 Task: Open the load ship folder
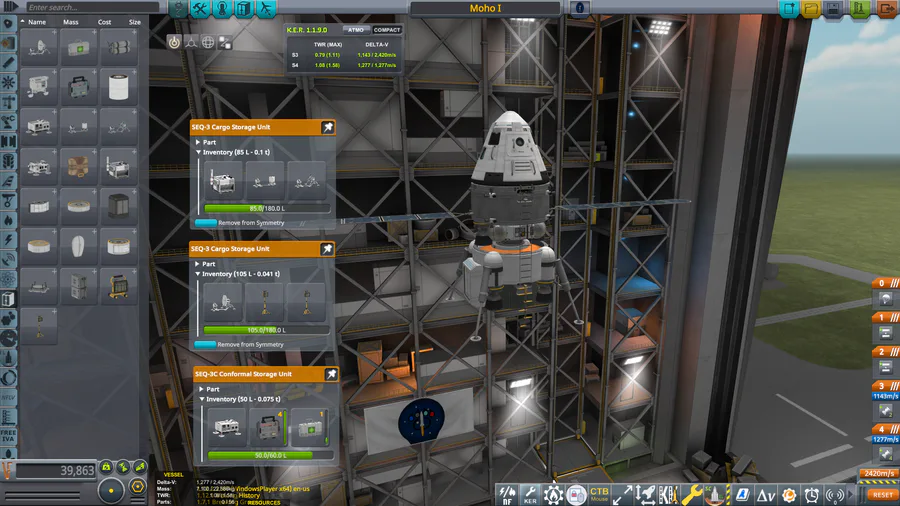[811, 9]
